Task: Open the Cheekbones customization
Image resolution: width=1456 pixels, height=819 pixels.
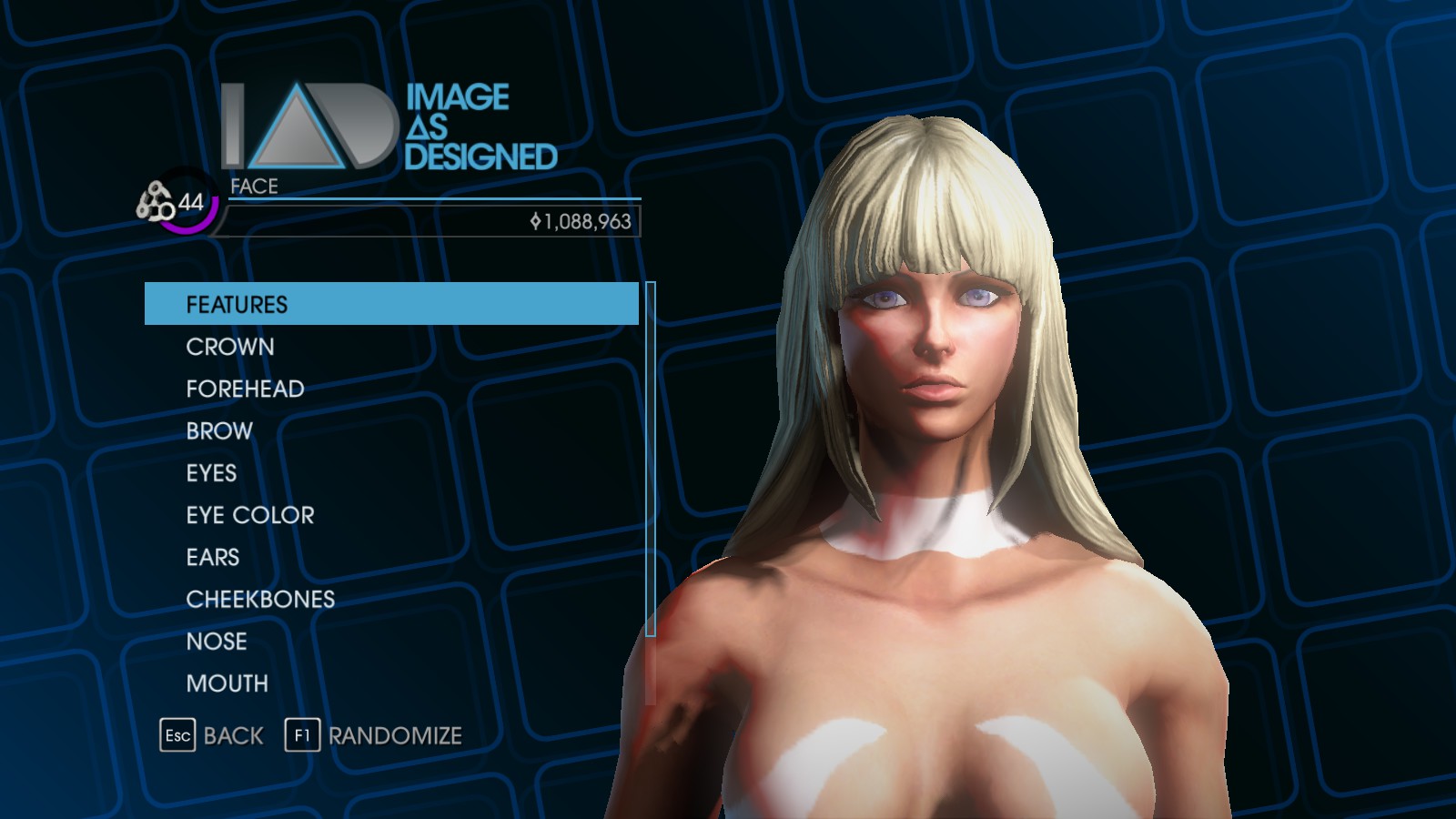Action: (x=260, y=599)
